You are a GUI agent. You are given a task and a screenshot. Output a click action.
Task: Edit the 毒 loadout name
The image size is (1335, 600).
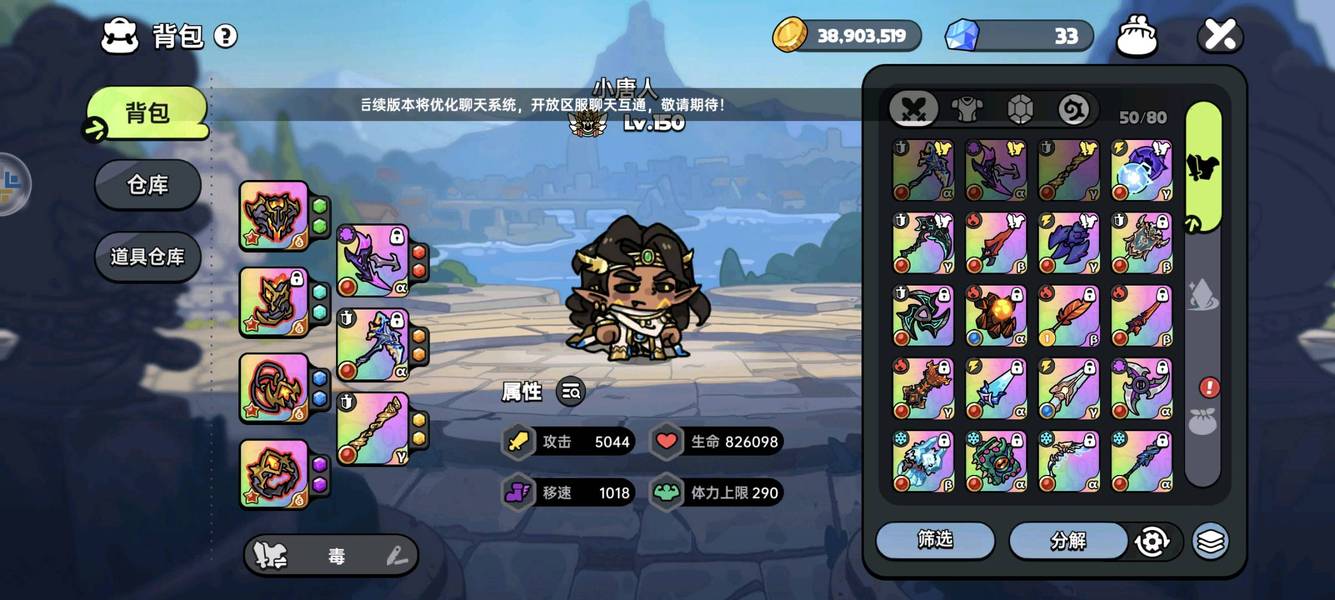click(396, 557)
